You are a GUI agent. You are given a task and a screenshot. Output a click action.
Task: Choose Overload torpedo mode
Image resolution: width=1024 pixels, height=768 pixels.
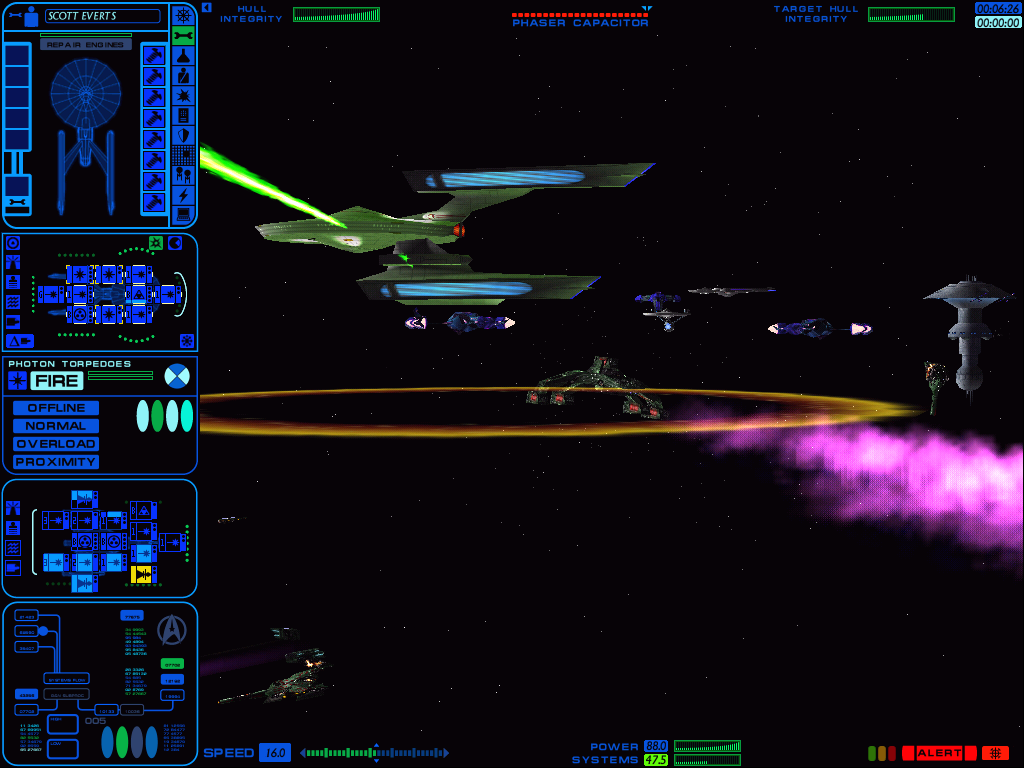[x=56, y=444]
